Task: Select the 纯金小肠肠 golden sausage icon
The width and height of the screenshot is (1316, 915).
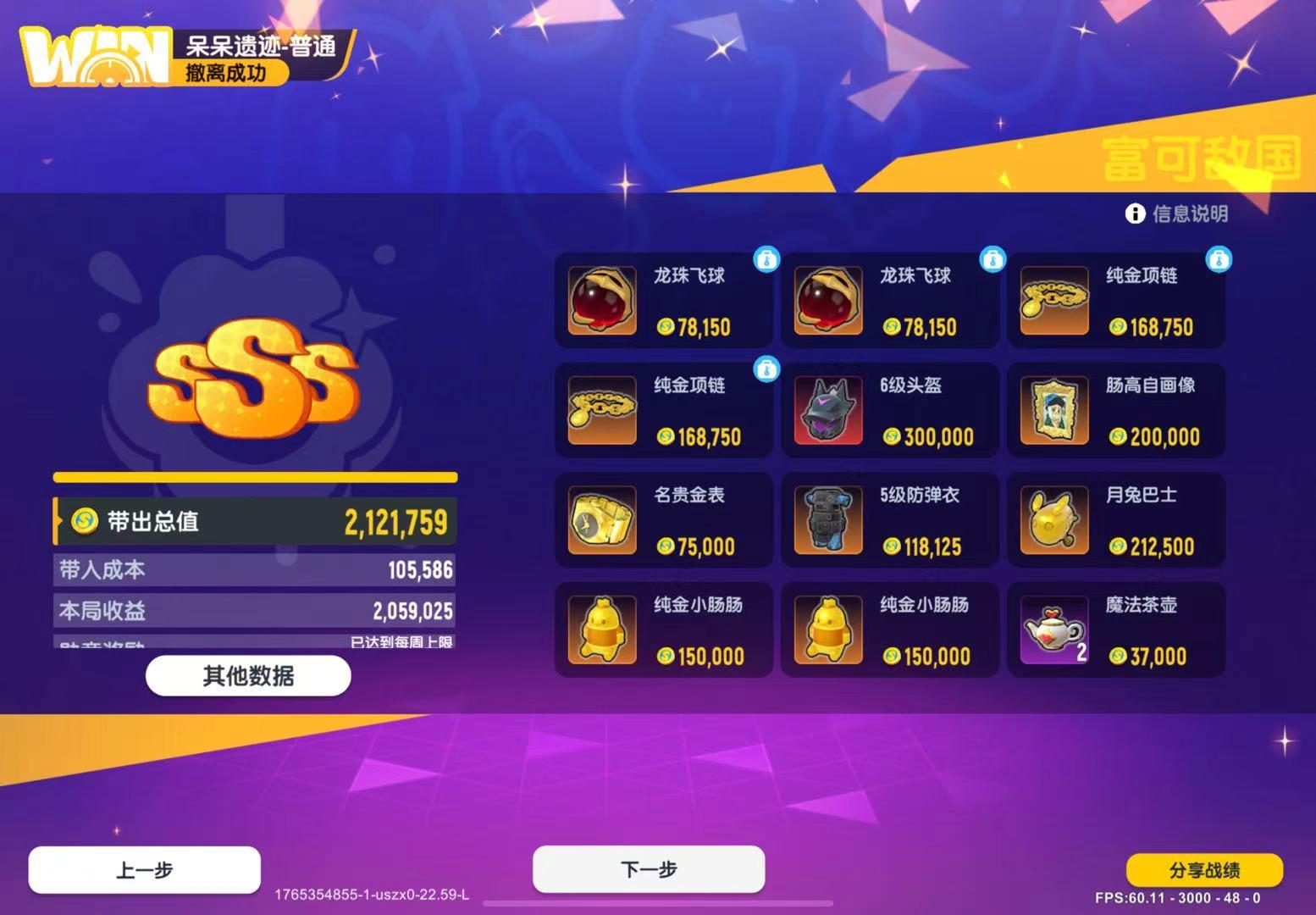Action: click(x=602, y=629)
